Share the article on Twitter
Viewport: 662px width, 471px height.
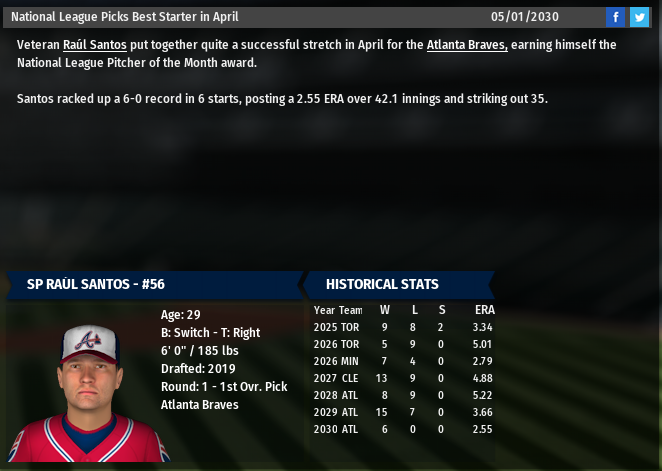coord(639,17)
